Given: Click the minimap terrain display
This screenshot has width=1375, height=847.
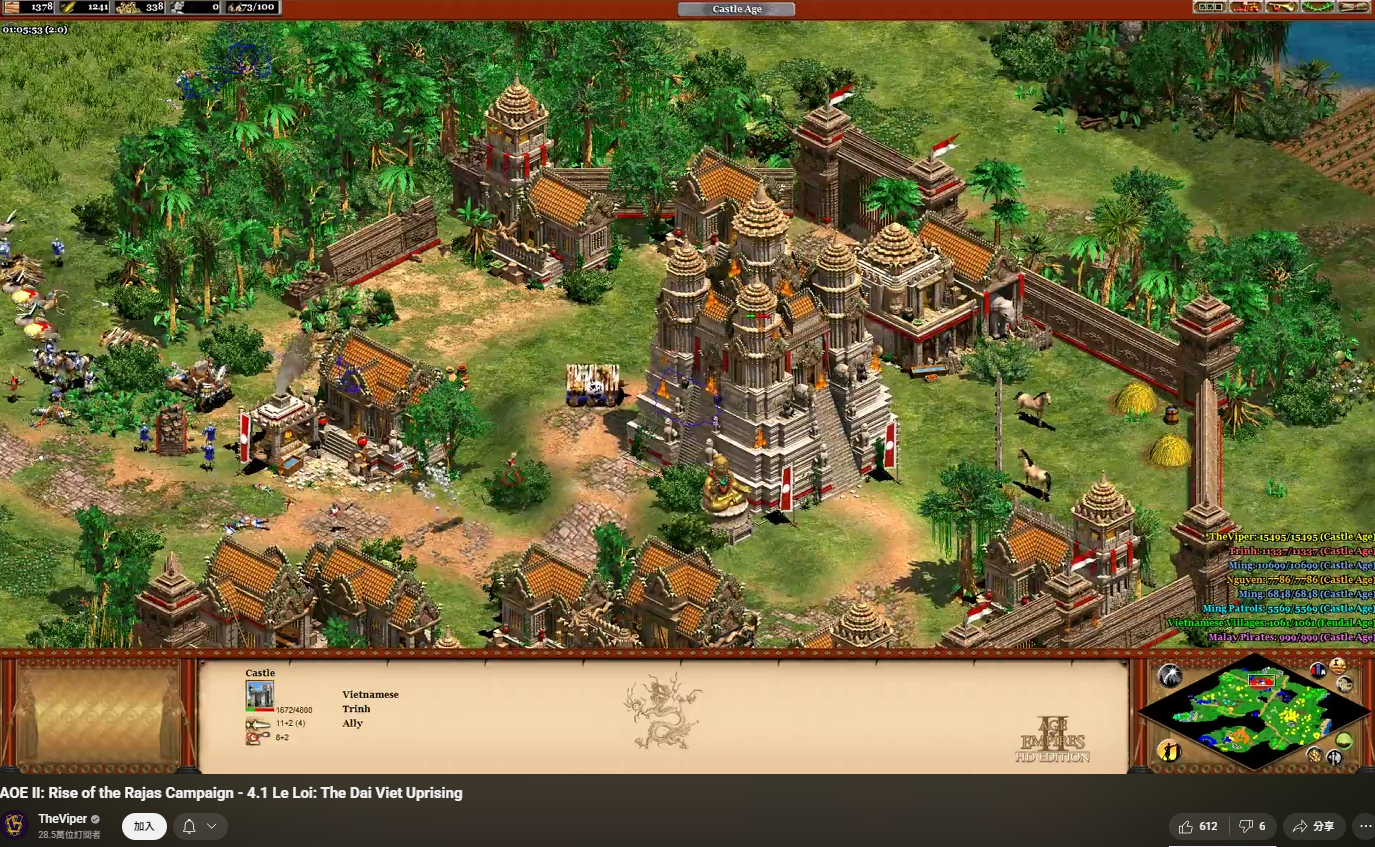Looking at the screenshot, I should (x=1254, y=711).
